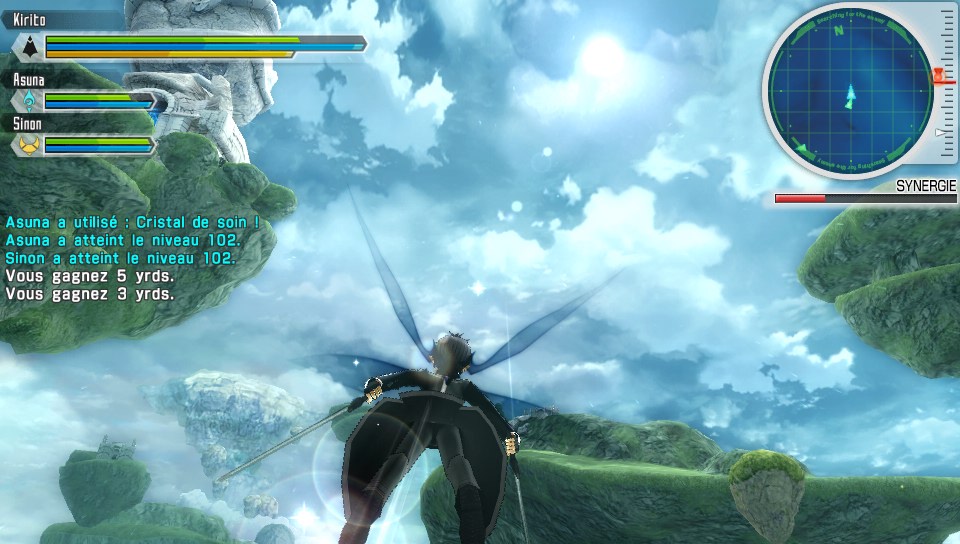The image size is (960, 544).
Task: Select Asuna's party member icon
Action: 30,101
